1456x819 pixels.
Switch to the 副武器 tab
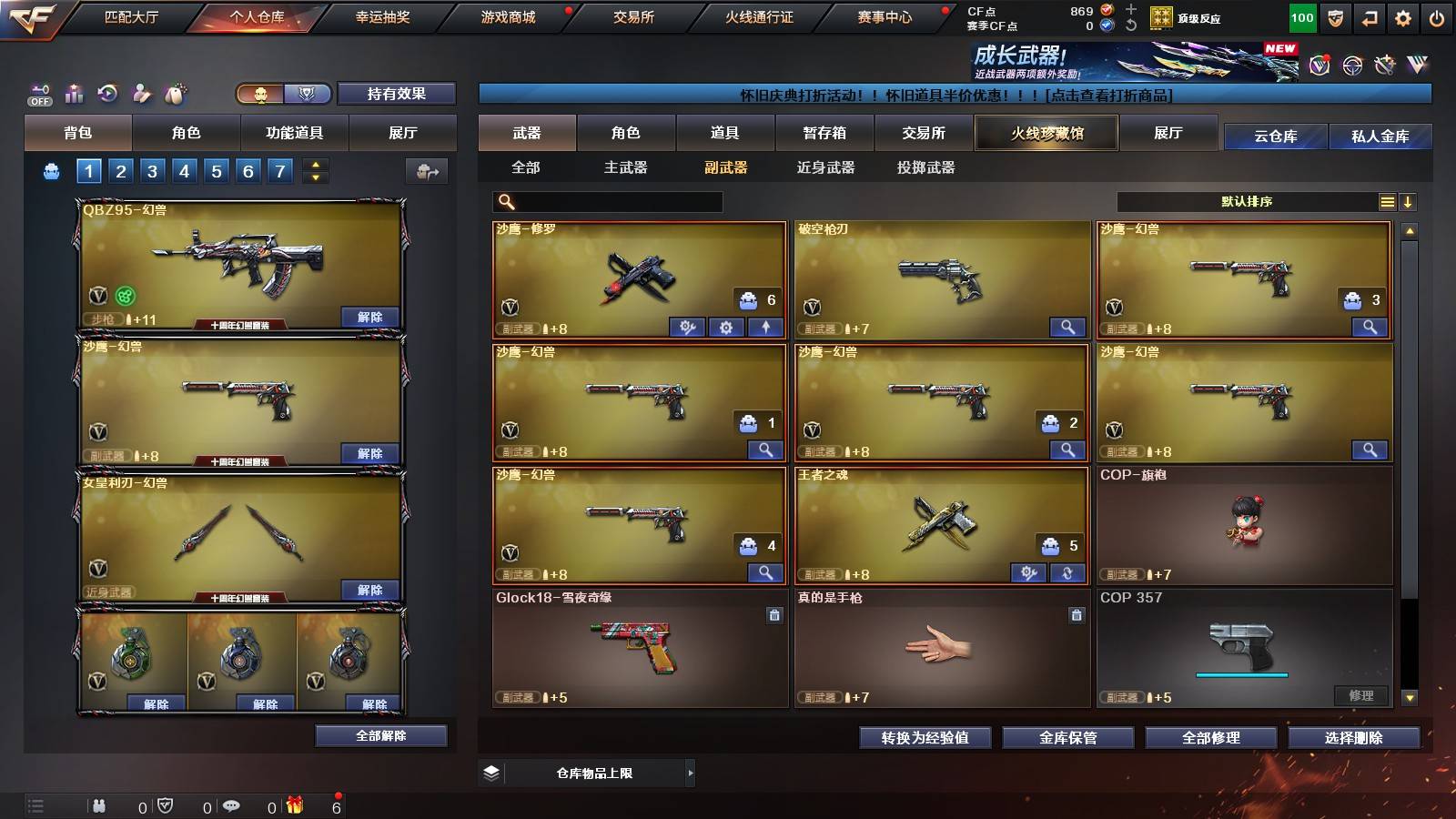725,168
